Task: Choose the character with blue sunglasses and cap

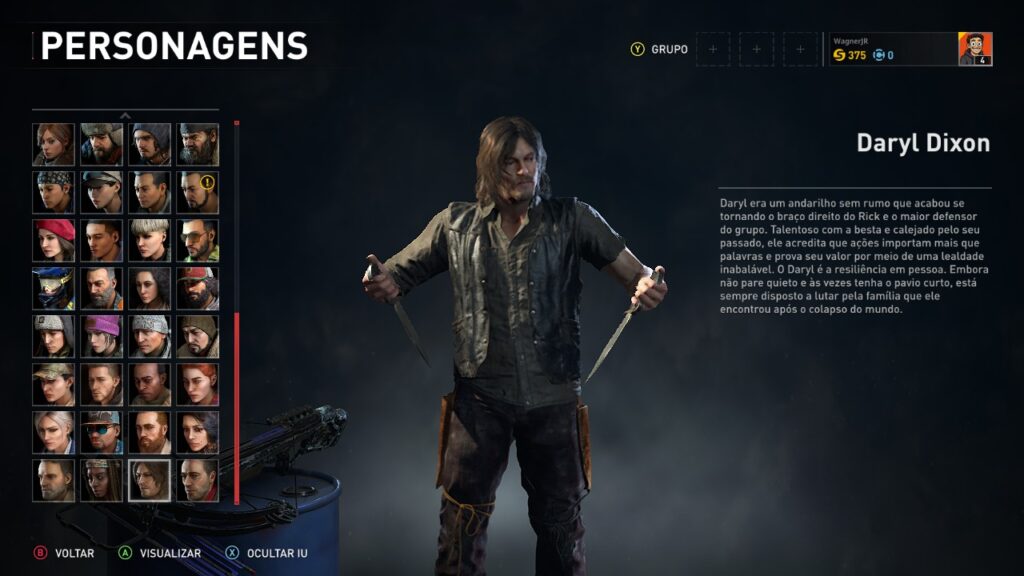Action: pyautogui.click(x=102, y=432)
